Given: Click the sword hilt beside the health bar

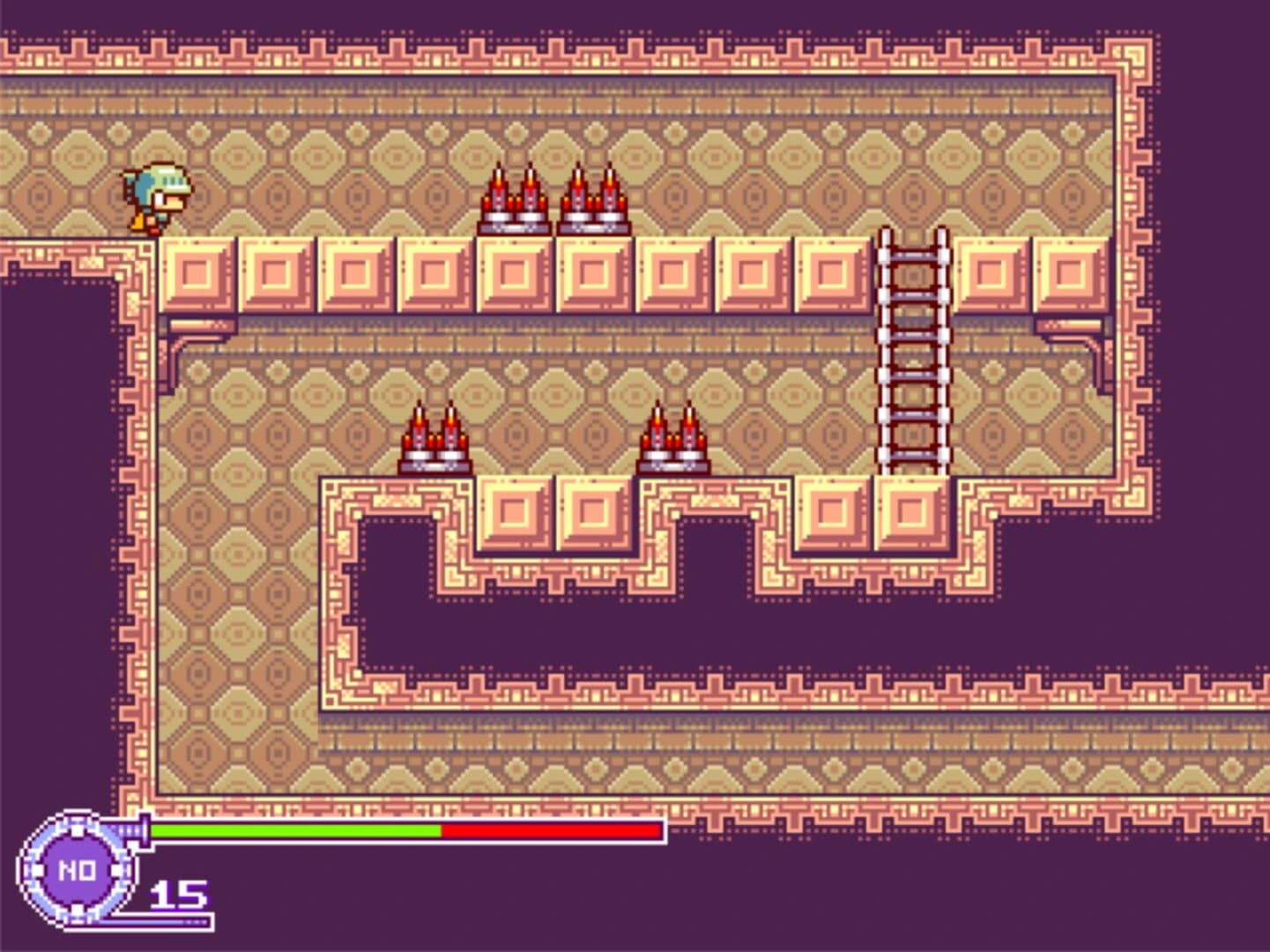Looking at the screenshot, I should tap(145, 829).
